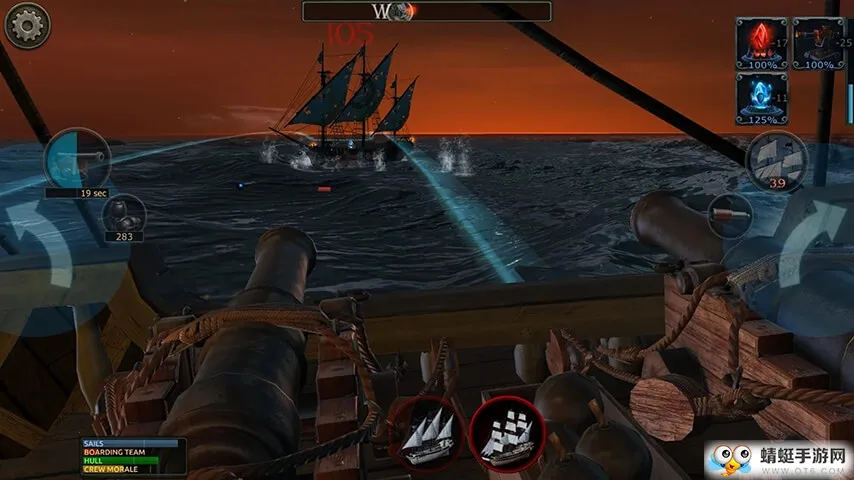Activate the red crystal ability
Viewport: 854px width, 480px height.
[761, 43]
